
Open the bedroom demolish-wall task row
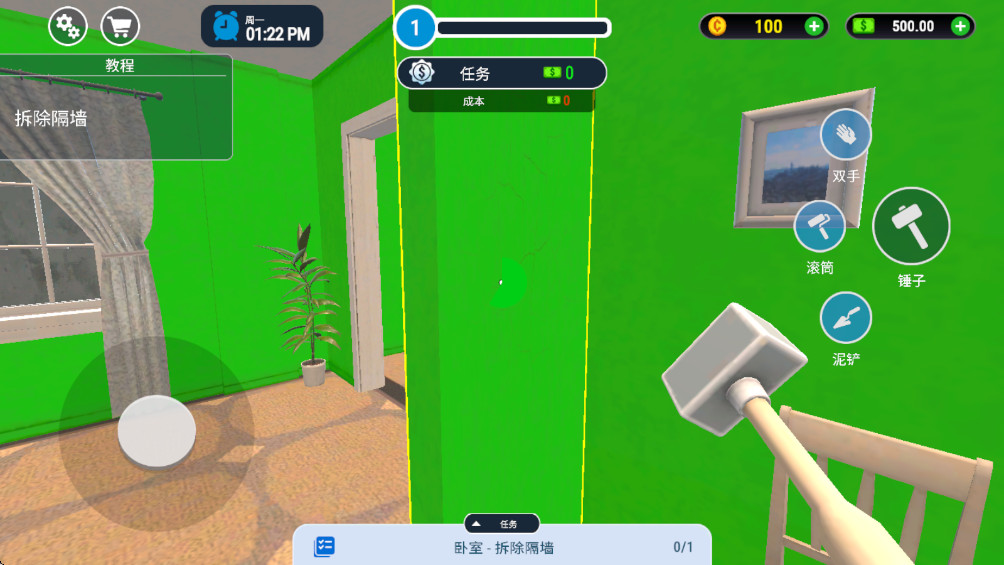[502, 547]
